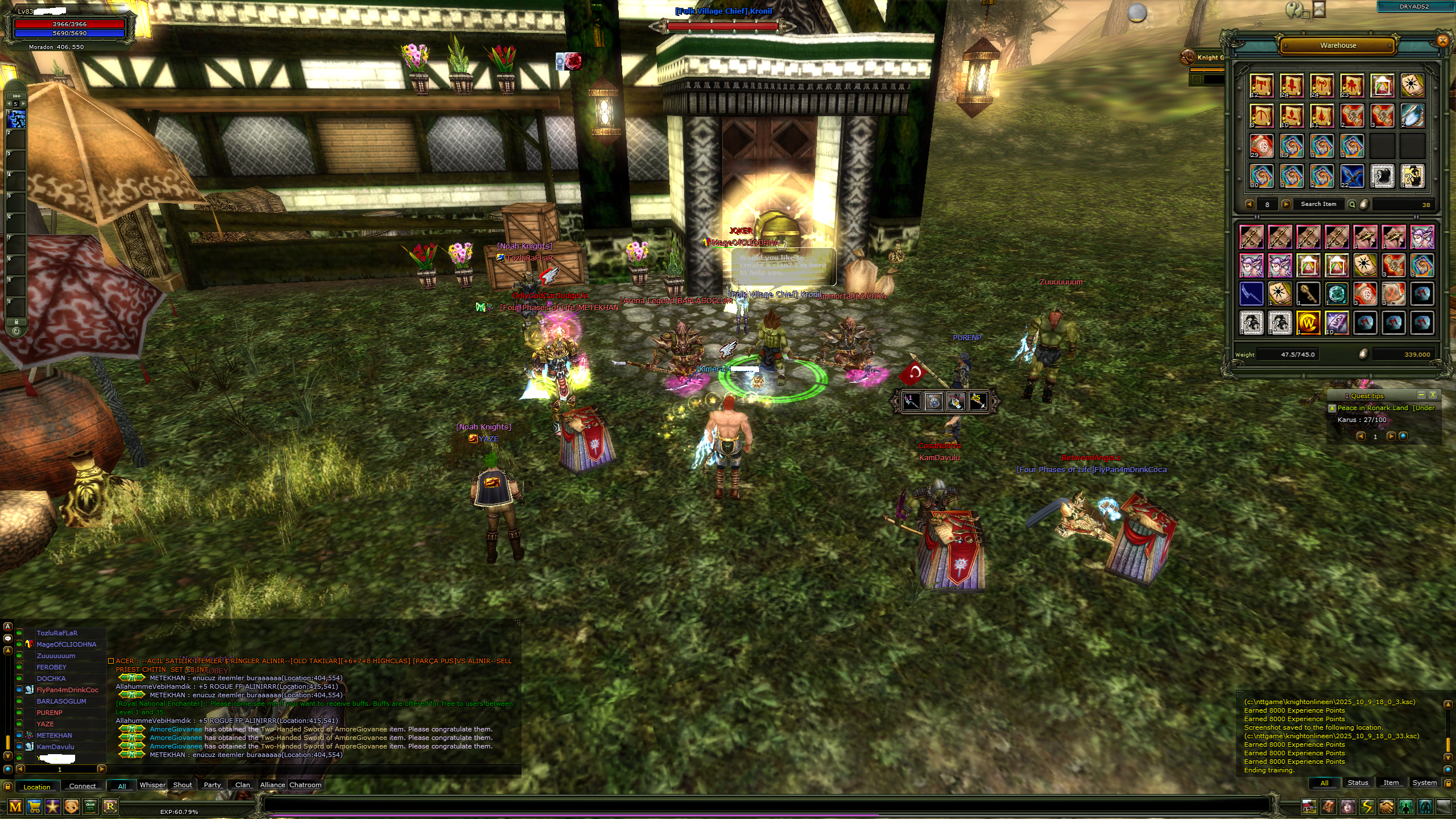Pick the gold W coin inventory item
Image resolution: width=1456 pixels, height=819 pixels.
pos(1308,323)
